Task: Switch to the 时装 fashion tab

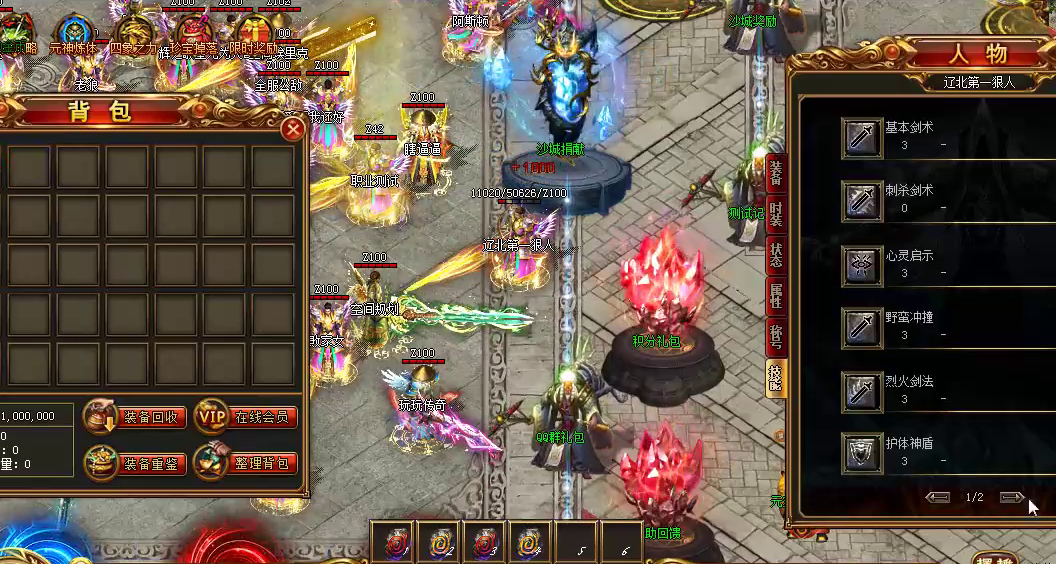Action: (x=776, y=214)
